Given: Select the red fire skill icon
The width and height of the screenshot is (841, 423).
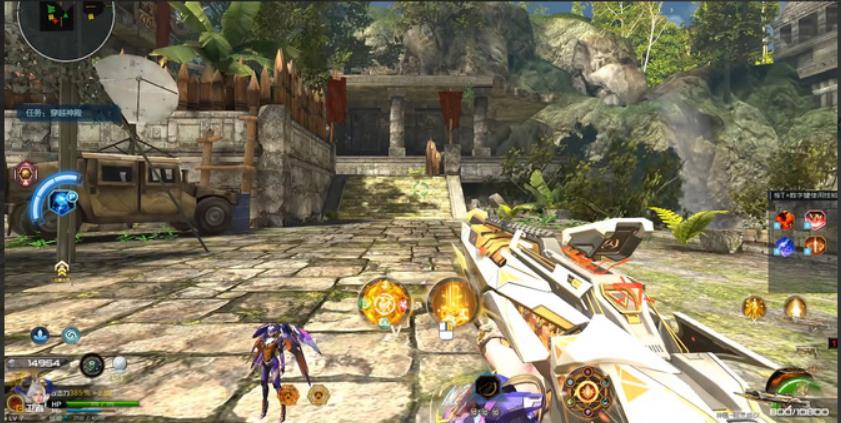Looking at the screenshot, I should pos(786,220).
